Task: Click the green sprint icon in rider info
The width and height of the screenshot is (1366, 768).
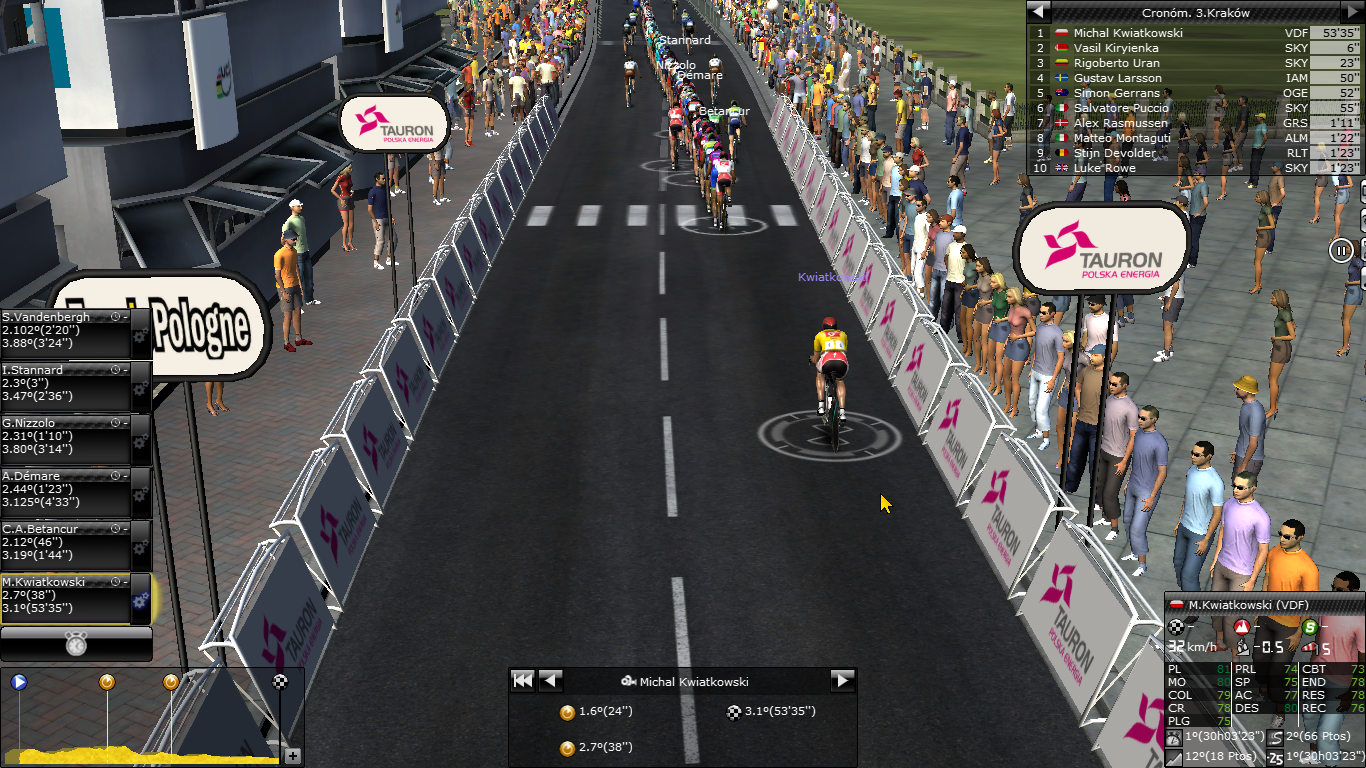Action: coord(1310,627)
